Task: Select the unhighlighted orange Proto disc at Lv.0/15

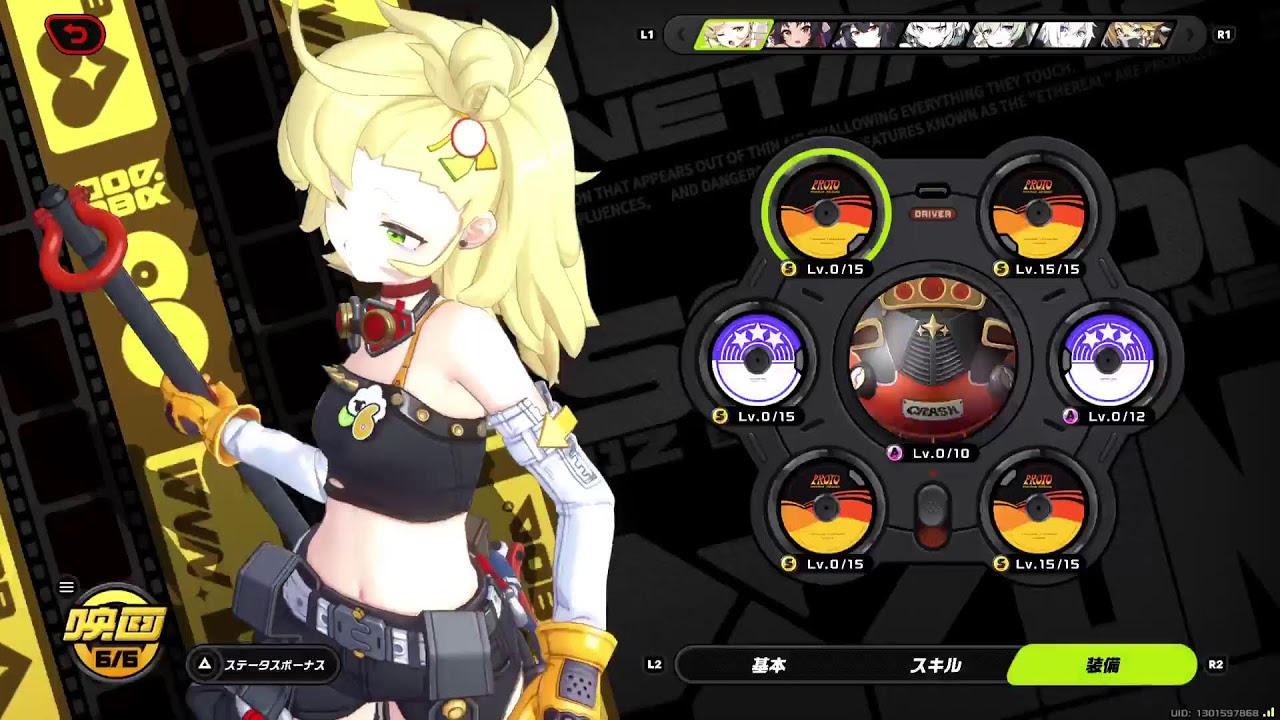Action: [826, 509]
